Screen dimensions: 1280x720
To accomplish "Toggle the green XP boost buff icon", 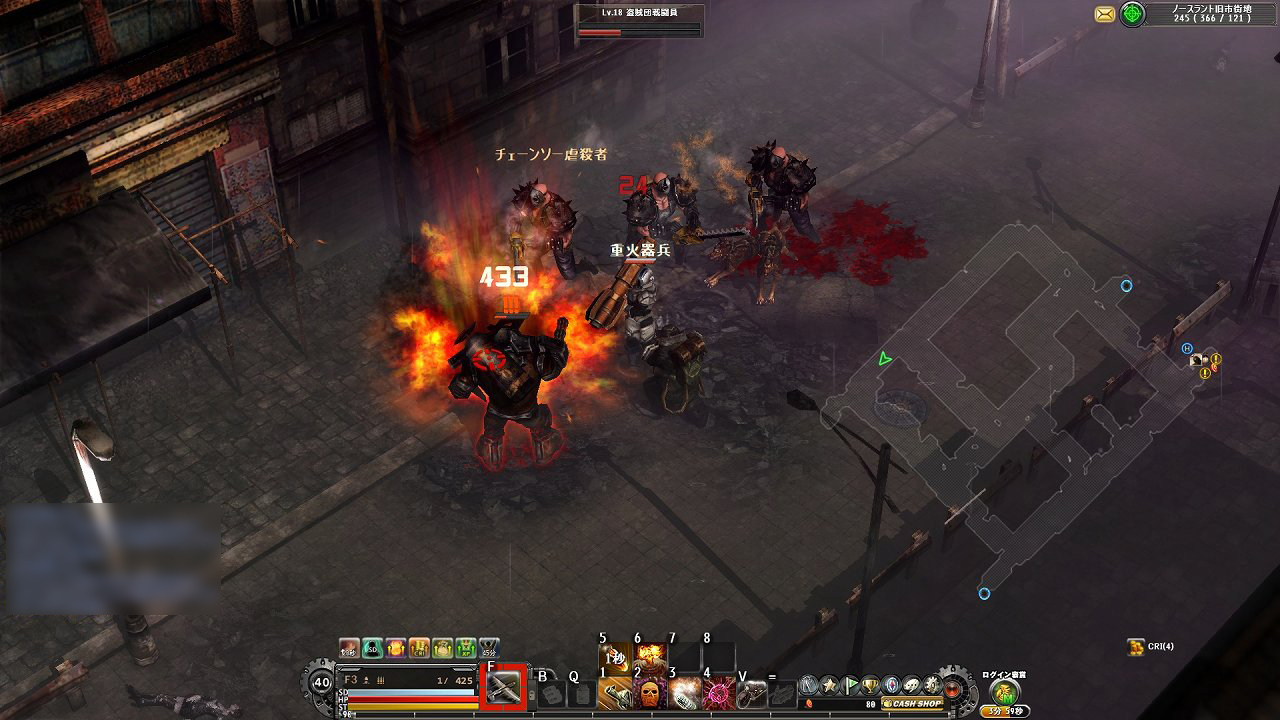I will [465, 648].
